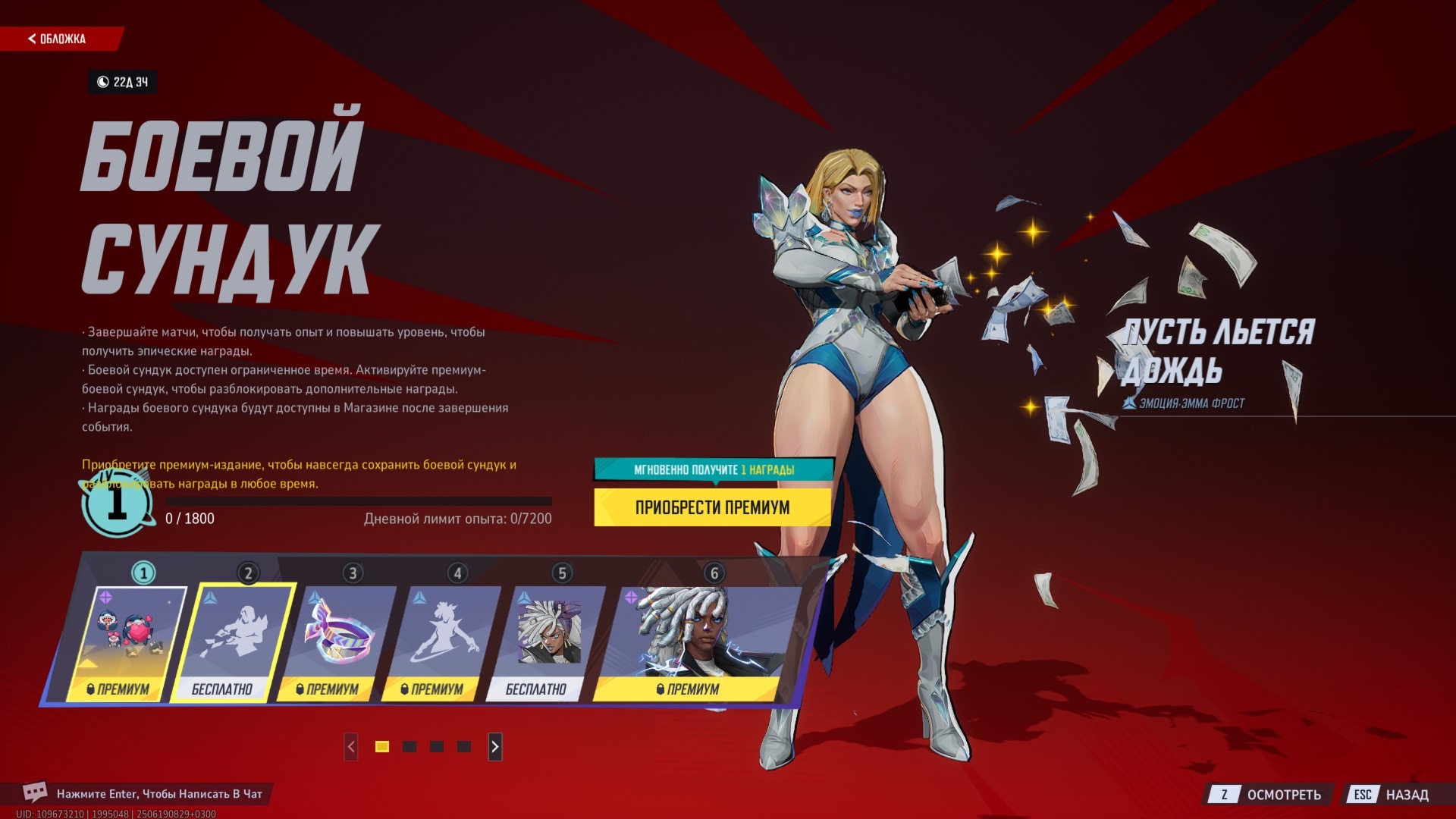
Task: Go back to the Обложка page
Action: (x=58, y=39)
